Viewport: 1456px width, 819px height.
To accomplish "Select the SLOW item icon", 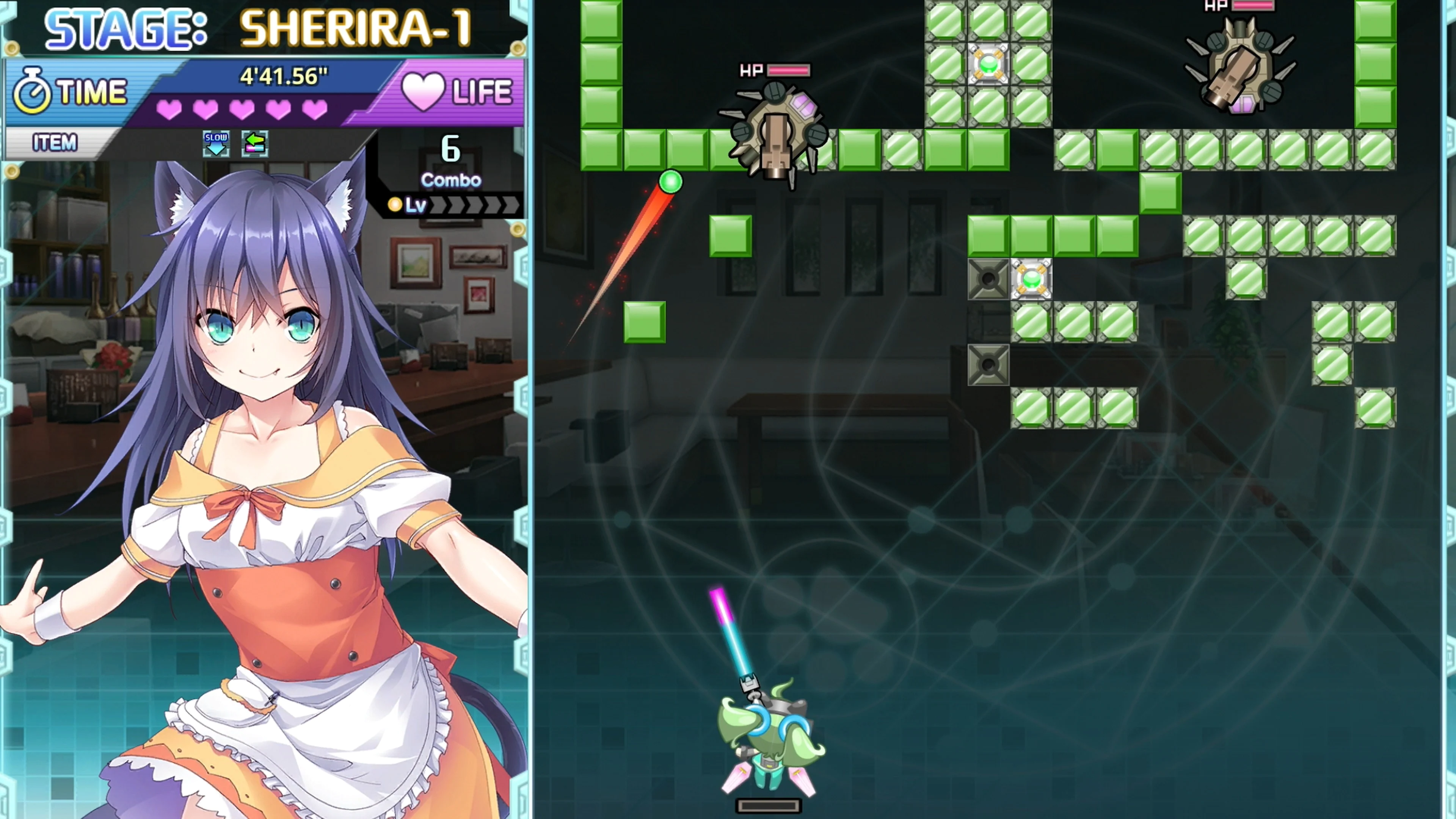I will coord(217,144).
